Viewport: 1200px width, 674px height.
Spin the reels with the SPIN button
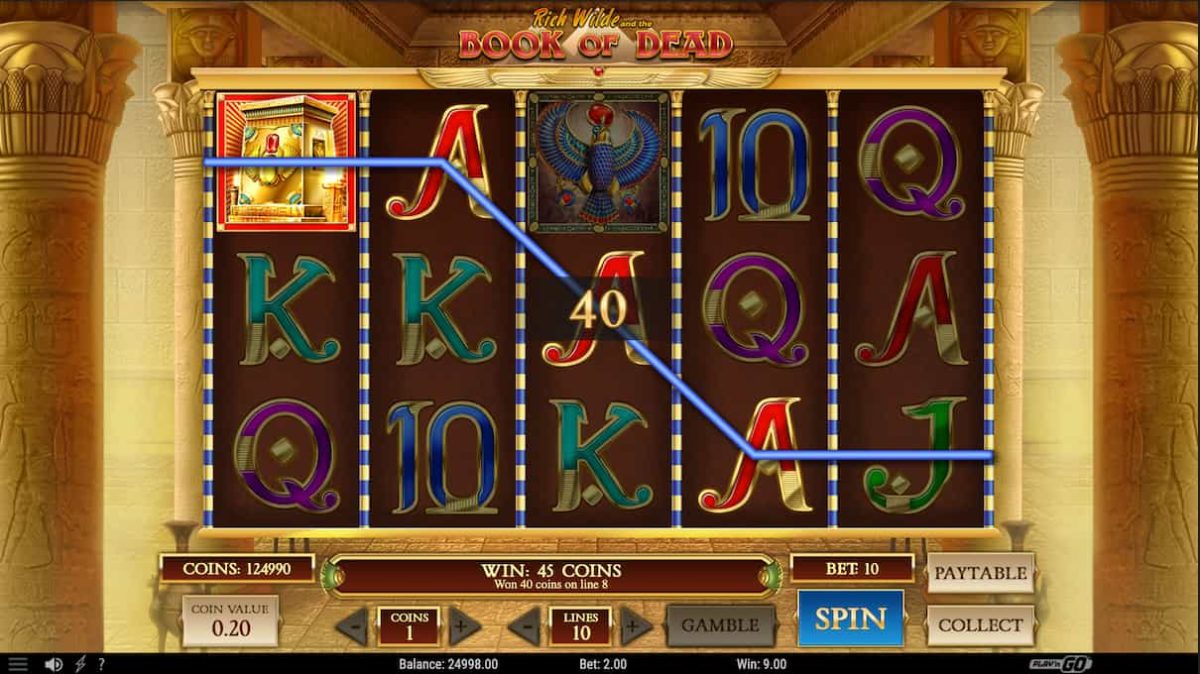(850, 619)
